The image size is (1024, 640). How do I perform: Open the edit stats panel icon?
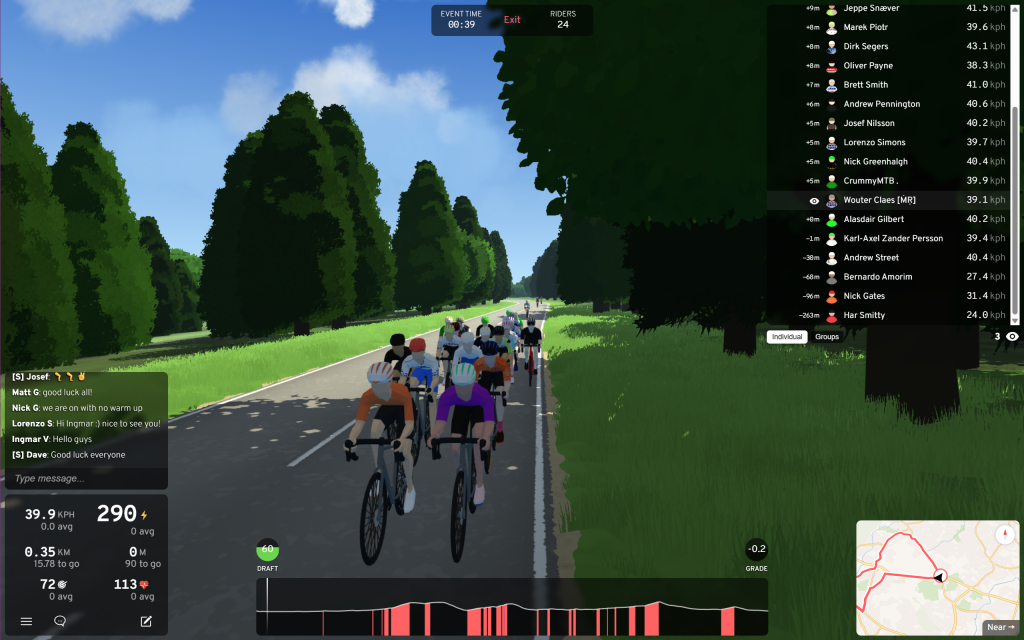(146, 621)
